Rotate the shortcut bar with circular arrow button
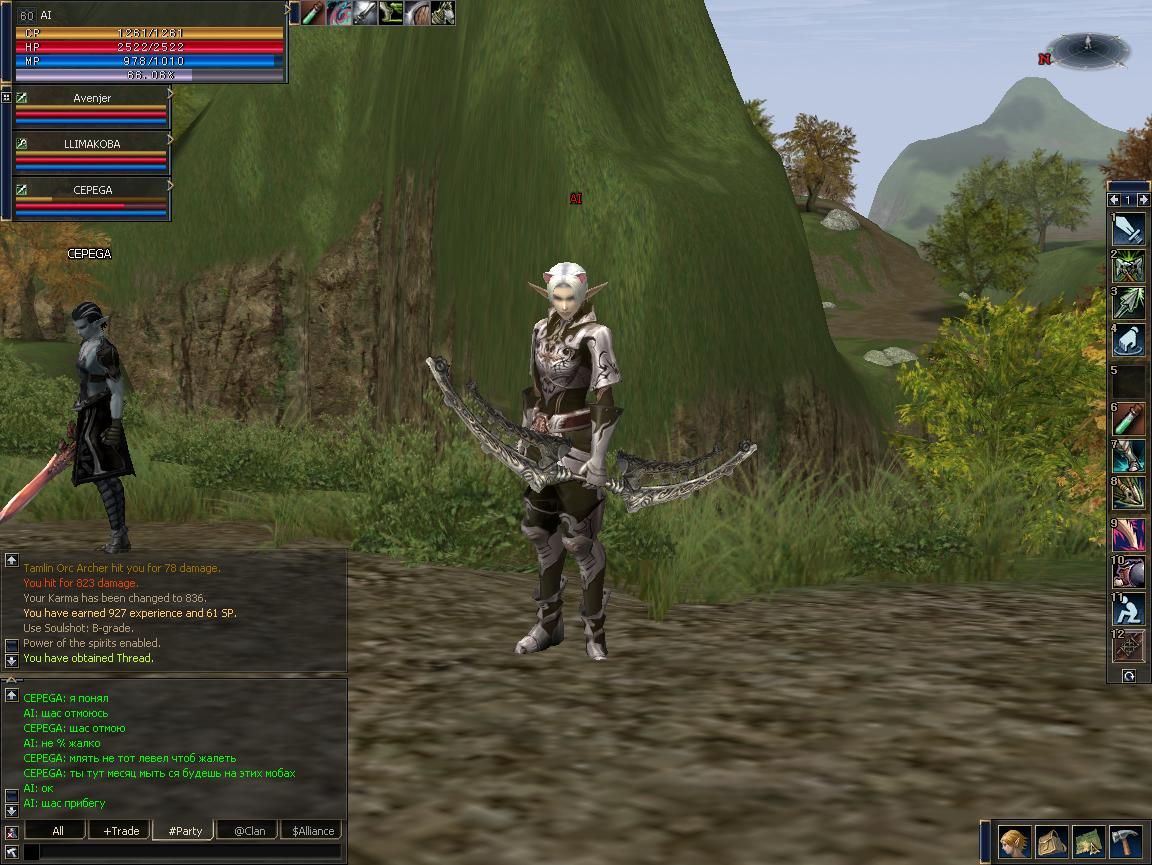 coord(1128,676)
